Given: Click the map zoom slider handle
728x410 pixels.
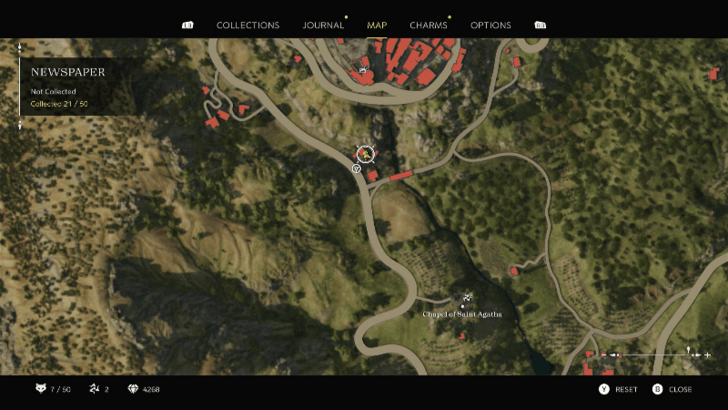Looking at the screenshot, I should (x=689, y=352).
